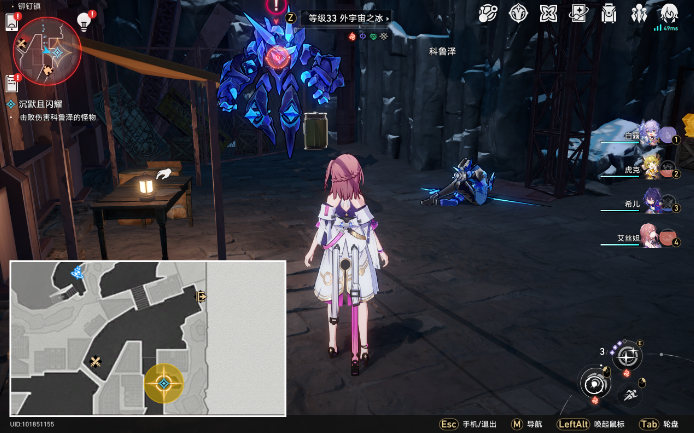The image size is (694, 433).
Task: Open the team lineup icon
Action: point(638,13)
